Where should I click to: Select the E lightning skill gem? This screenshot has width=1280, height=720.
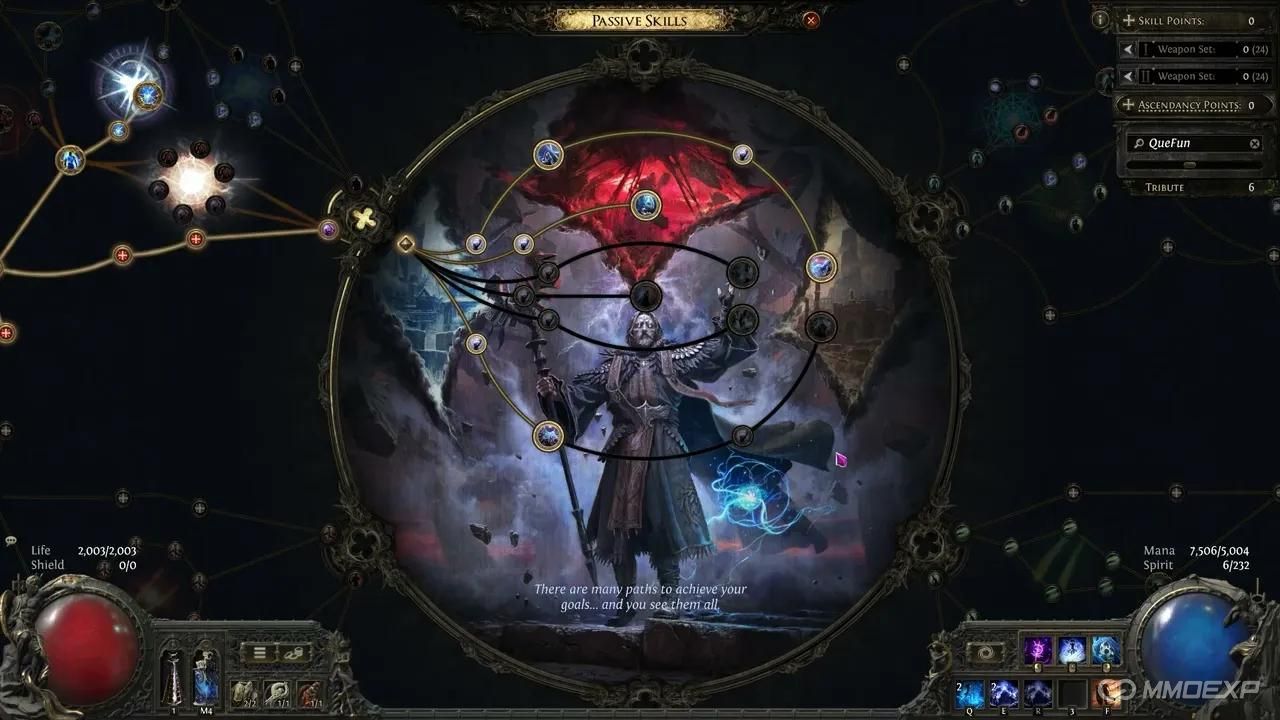1003,694
